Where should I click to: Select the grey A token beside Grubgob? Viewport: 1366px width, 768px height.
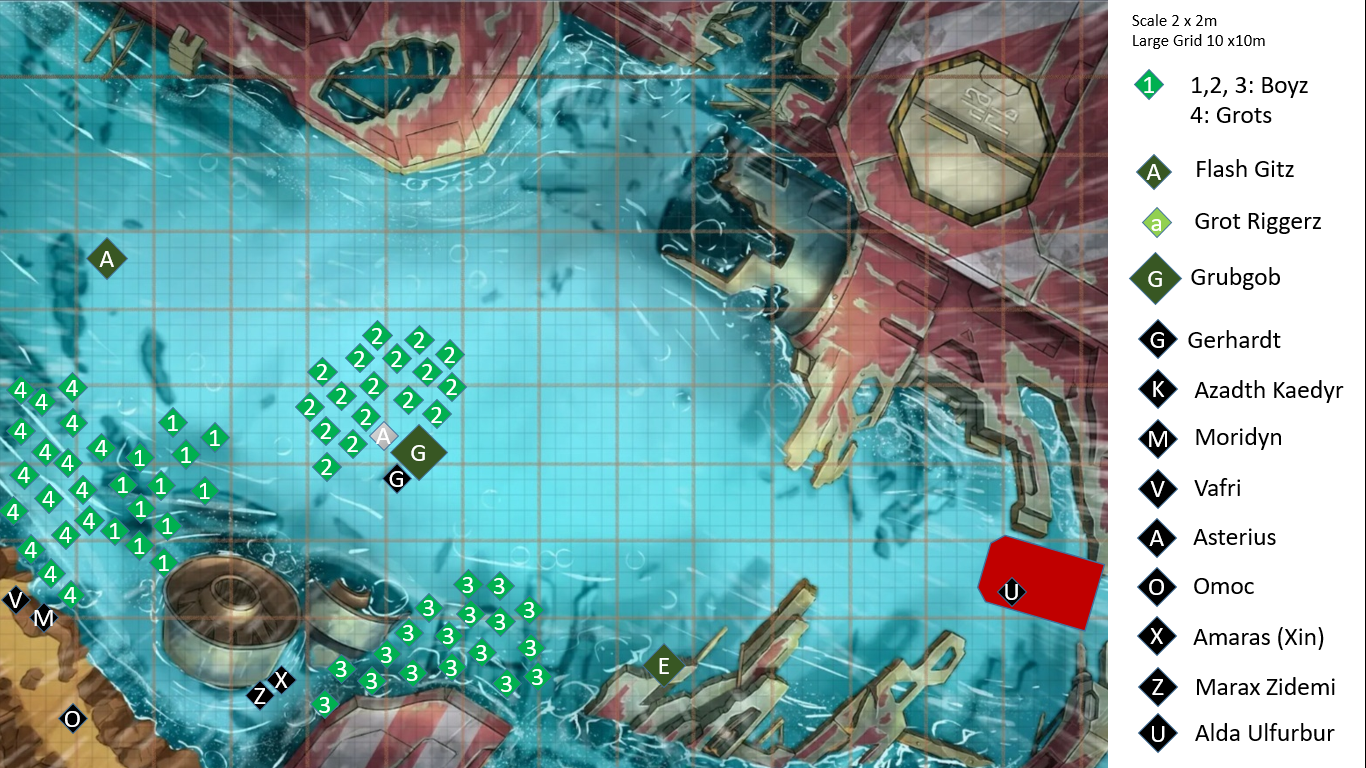383,436
